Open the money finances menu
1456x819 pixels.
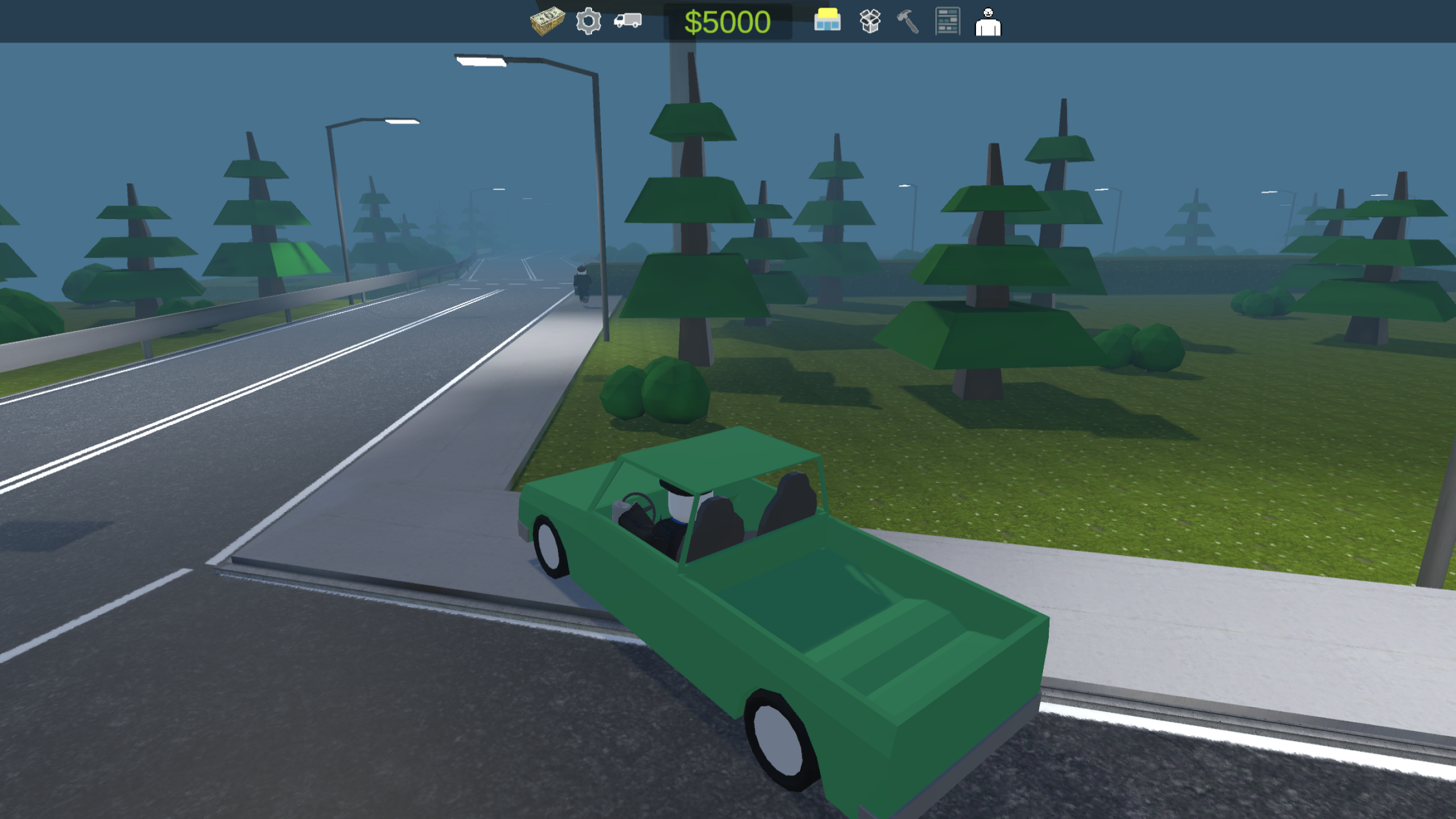click(x=547, y=23)
